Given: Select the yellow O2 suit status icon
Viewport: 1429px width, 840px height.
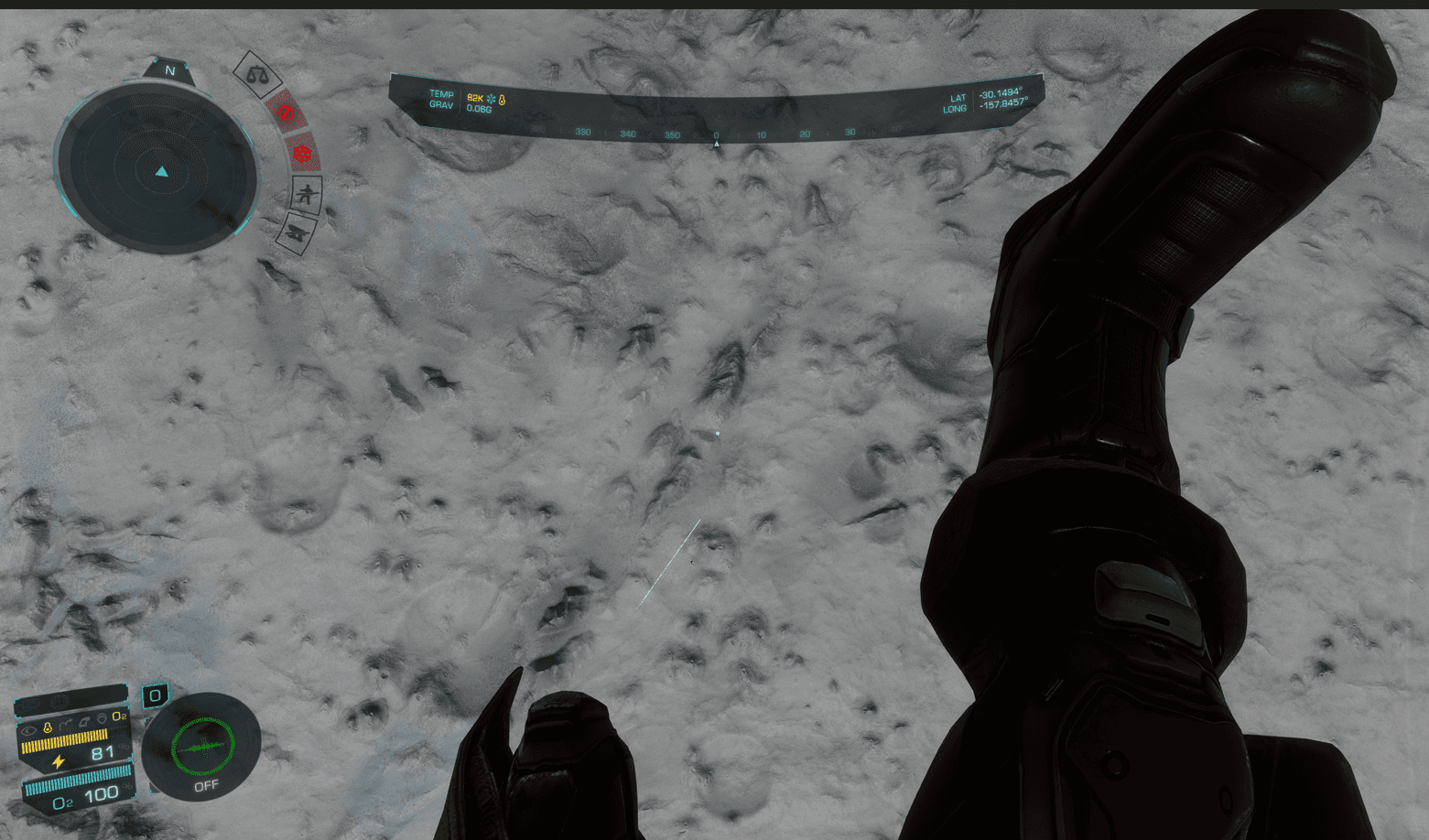Looking at the screenshot, I should coord(119,716).
